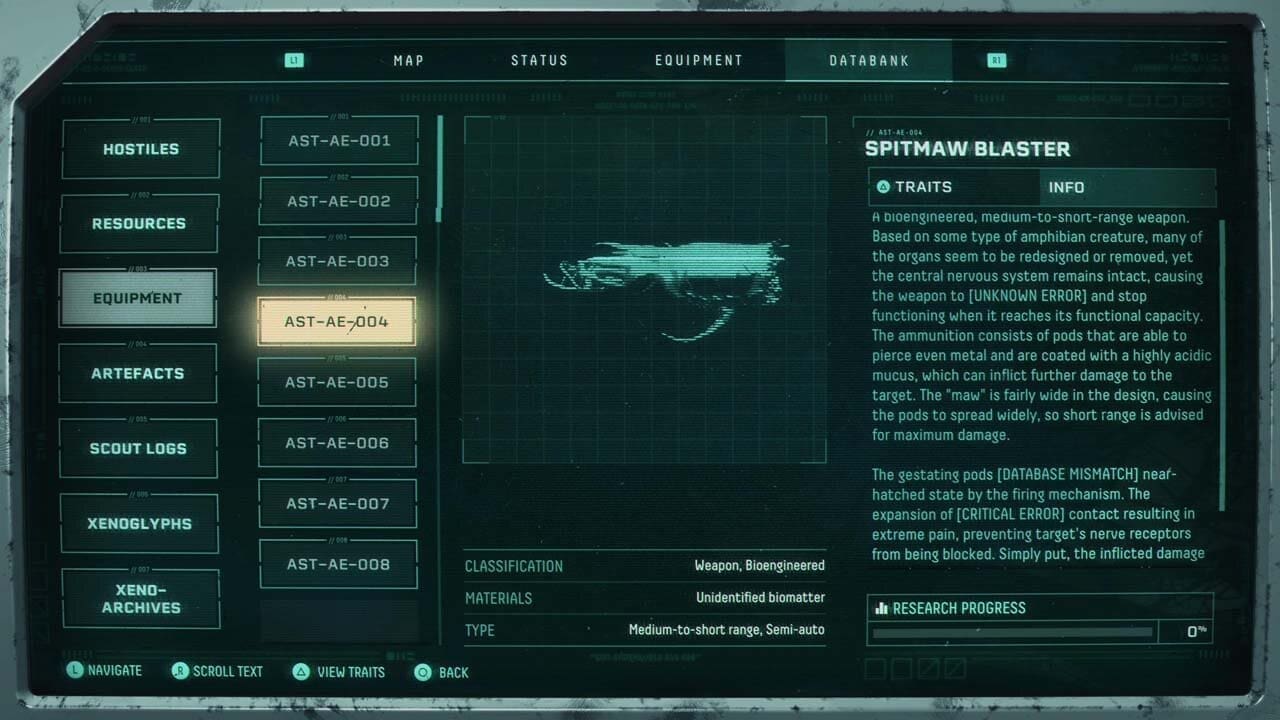This screenshot has height=720, width=1280.
Task: Open the Info tab for Spitmaw Blaster
Action: point(1066,187)
